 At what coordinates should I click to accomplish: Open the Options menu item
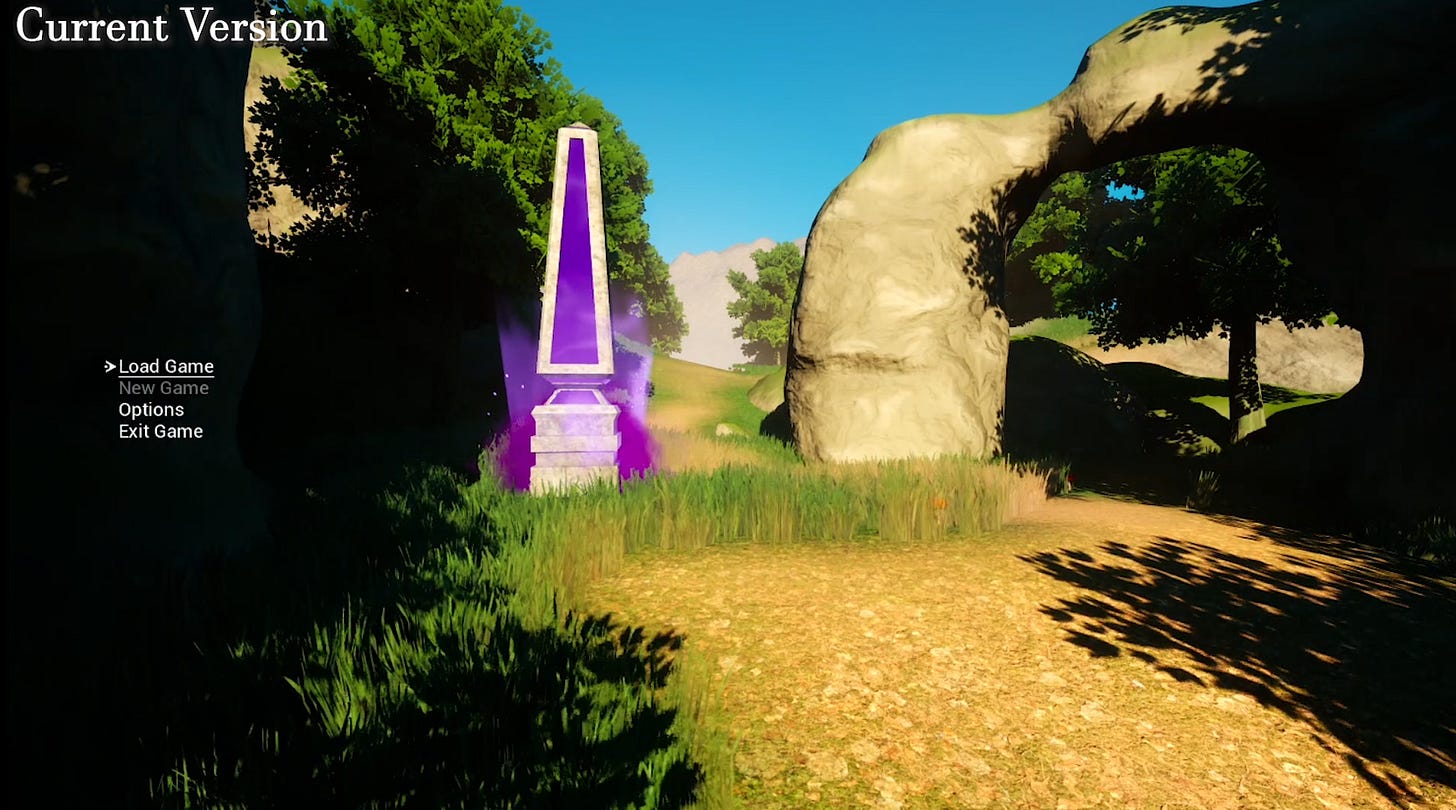coord(151,409)
